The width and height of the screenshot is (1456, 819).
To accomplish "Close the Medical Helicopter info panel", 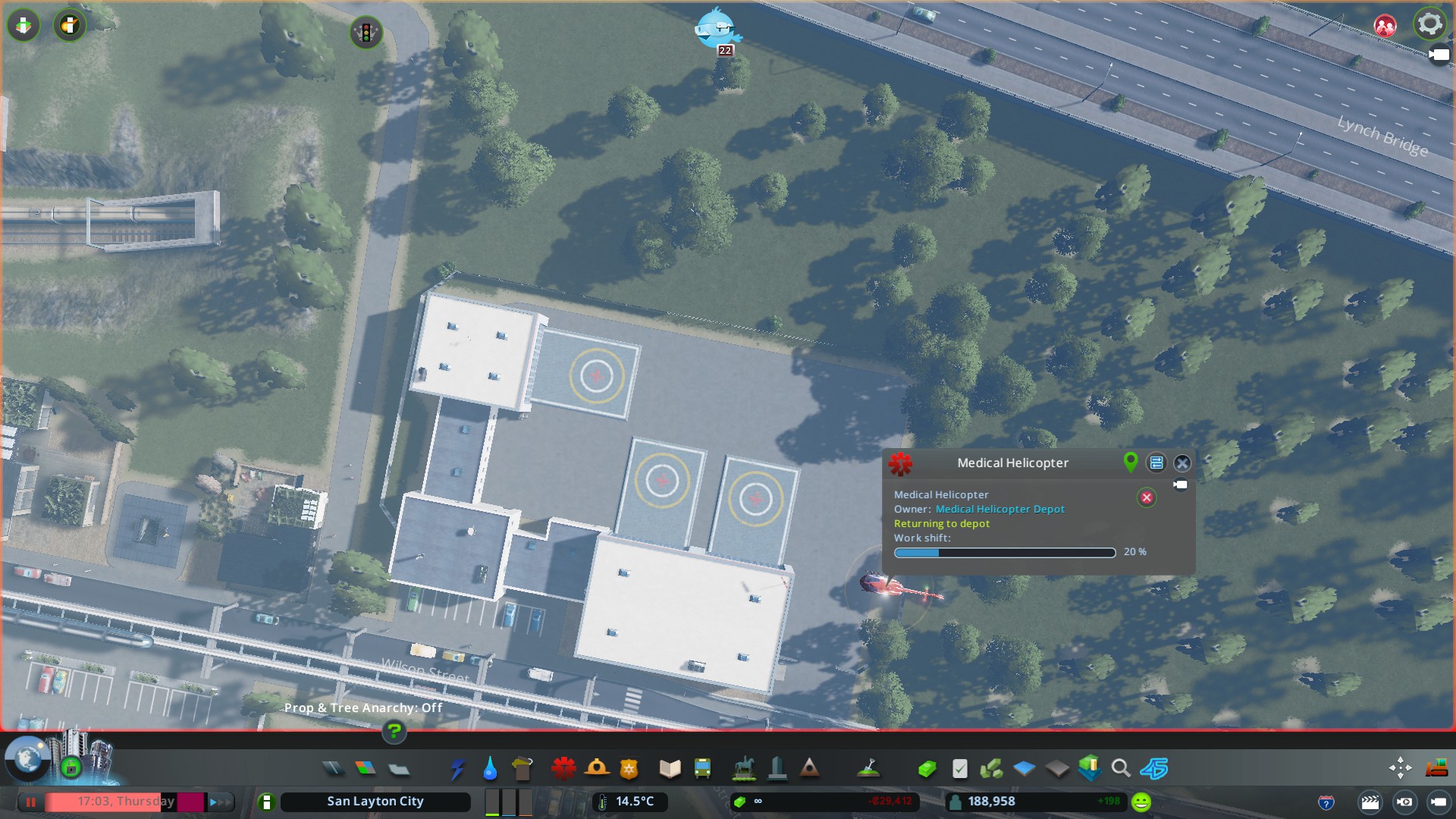I will click(1182, 463).
